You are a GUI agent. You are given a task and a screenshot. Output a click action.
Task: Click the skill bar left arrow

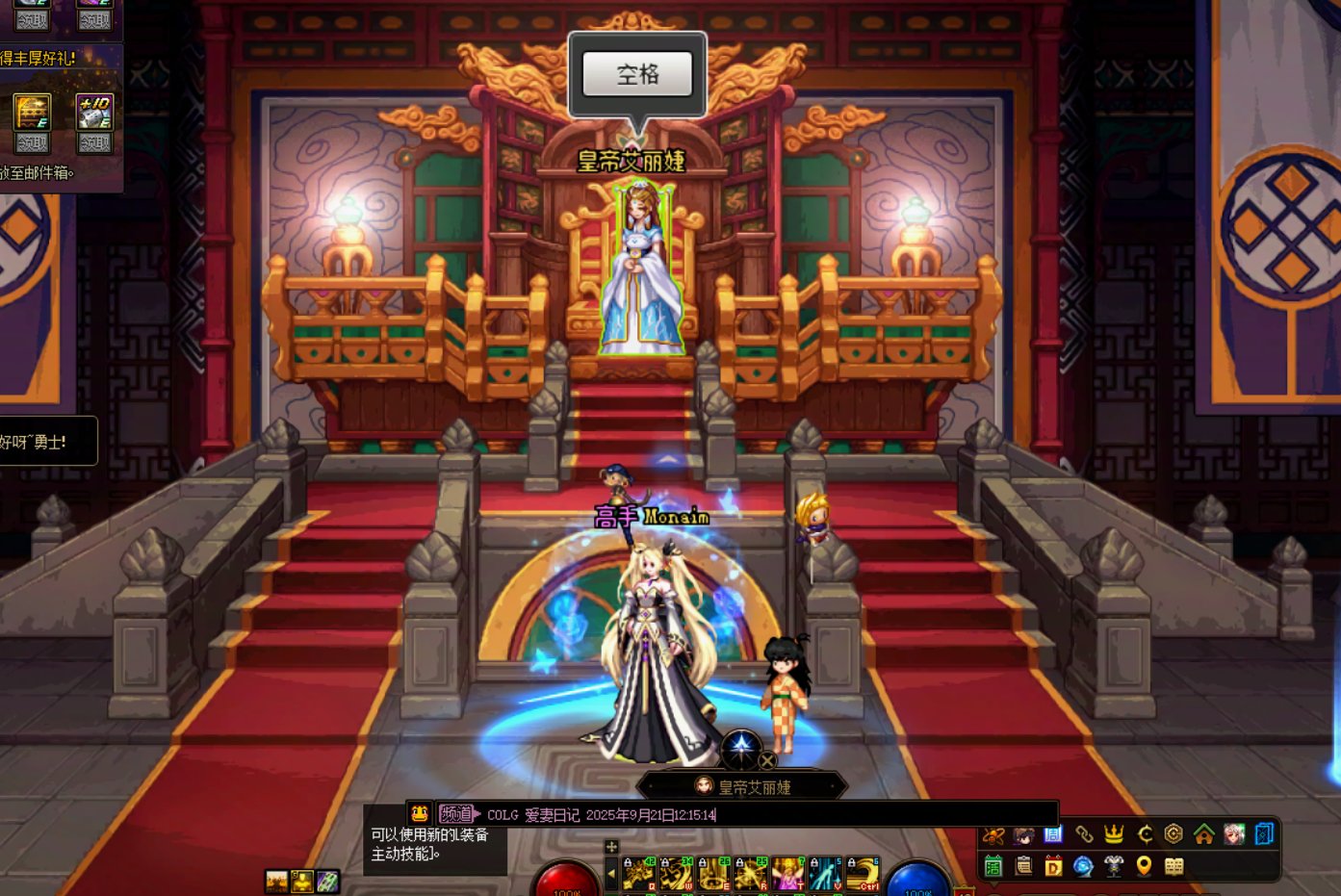click(x=611, y=874)
